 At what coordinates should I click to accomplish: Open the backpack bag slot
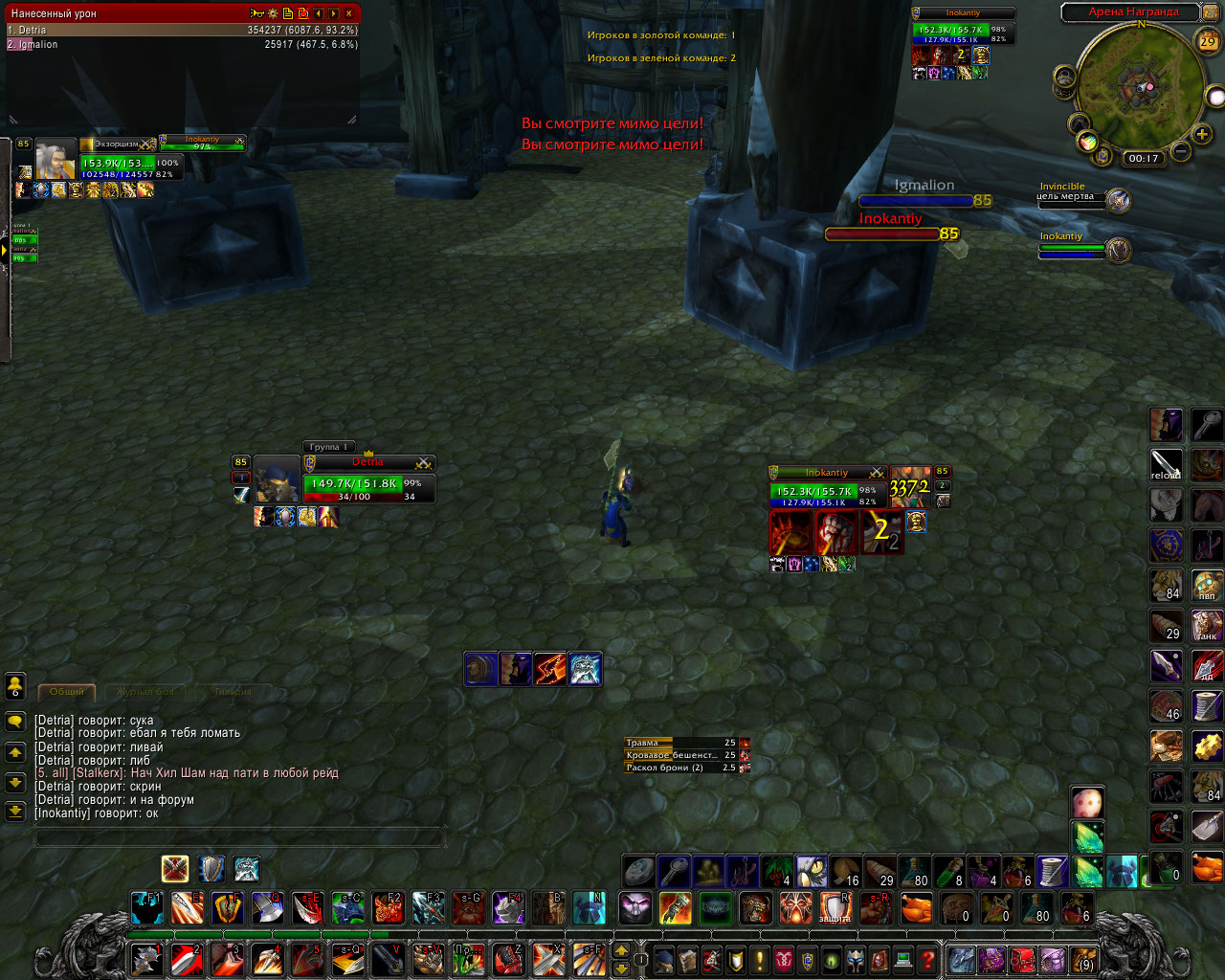tap(1082, 959)
